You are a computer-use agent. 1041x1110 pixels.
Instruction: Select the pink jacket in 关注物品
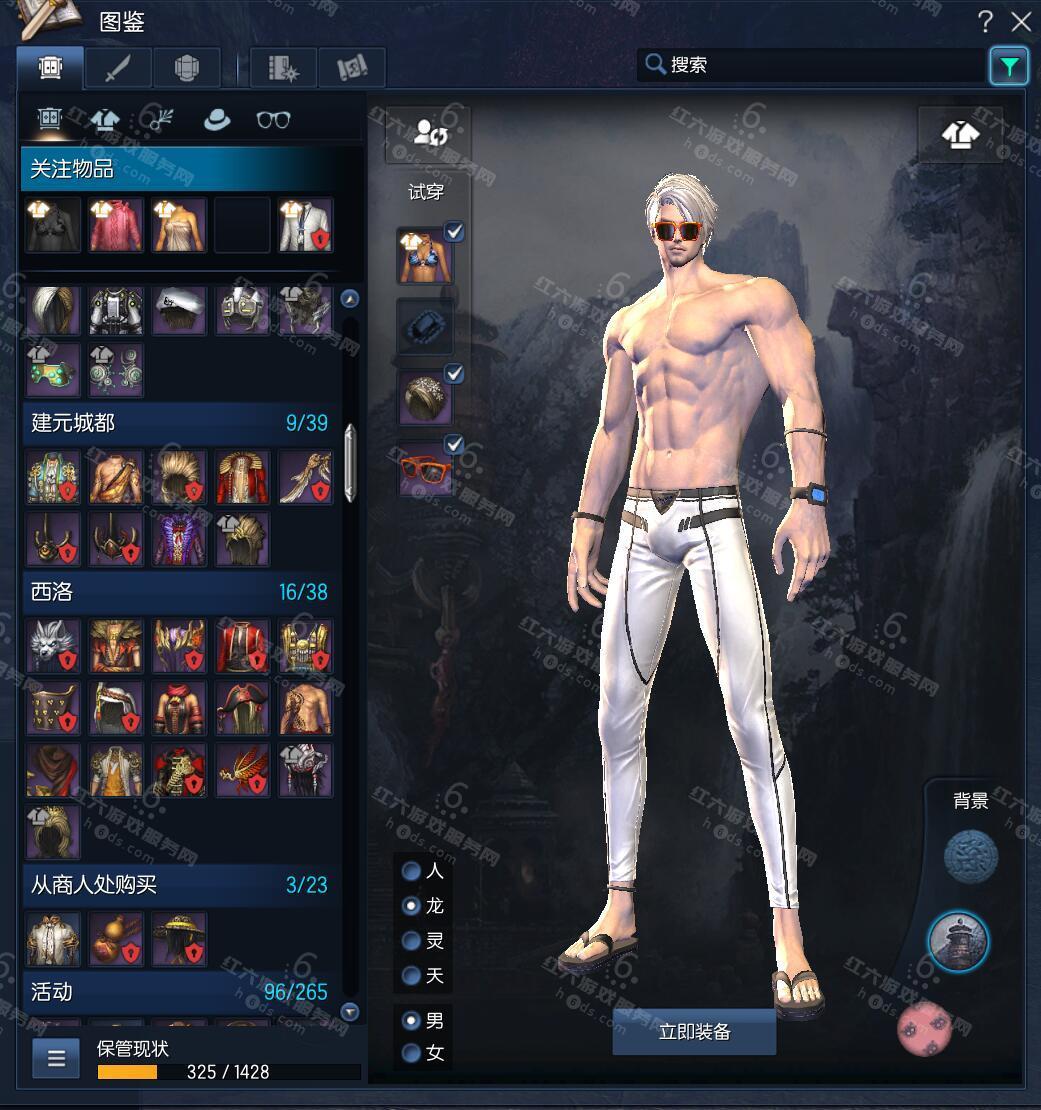(x=117, y=225)
